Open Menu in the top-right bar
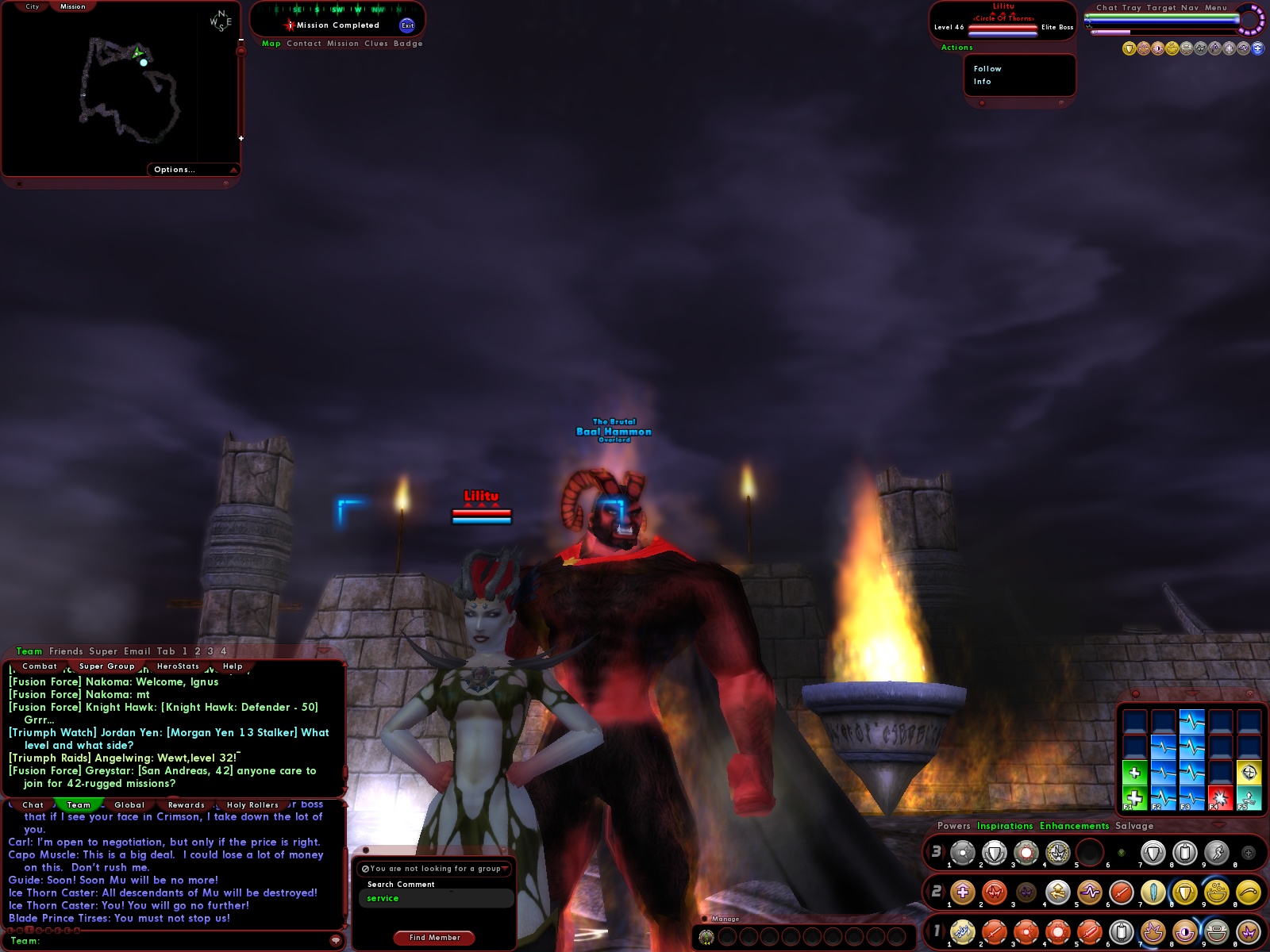The width and height of the screenshot is (1270, 952). pyautogui.click(x=1215, y=8)
